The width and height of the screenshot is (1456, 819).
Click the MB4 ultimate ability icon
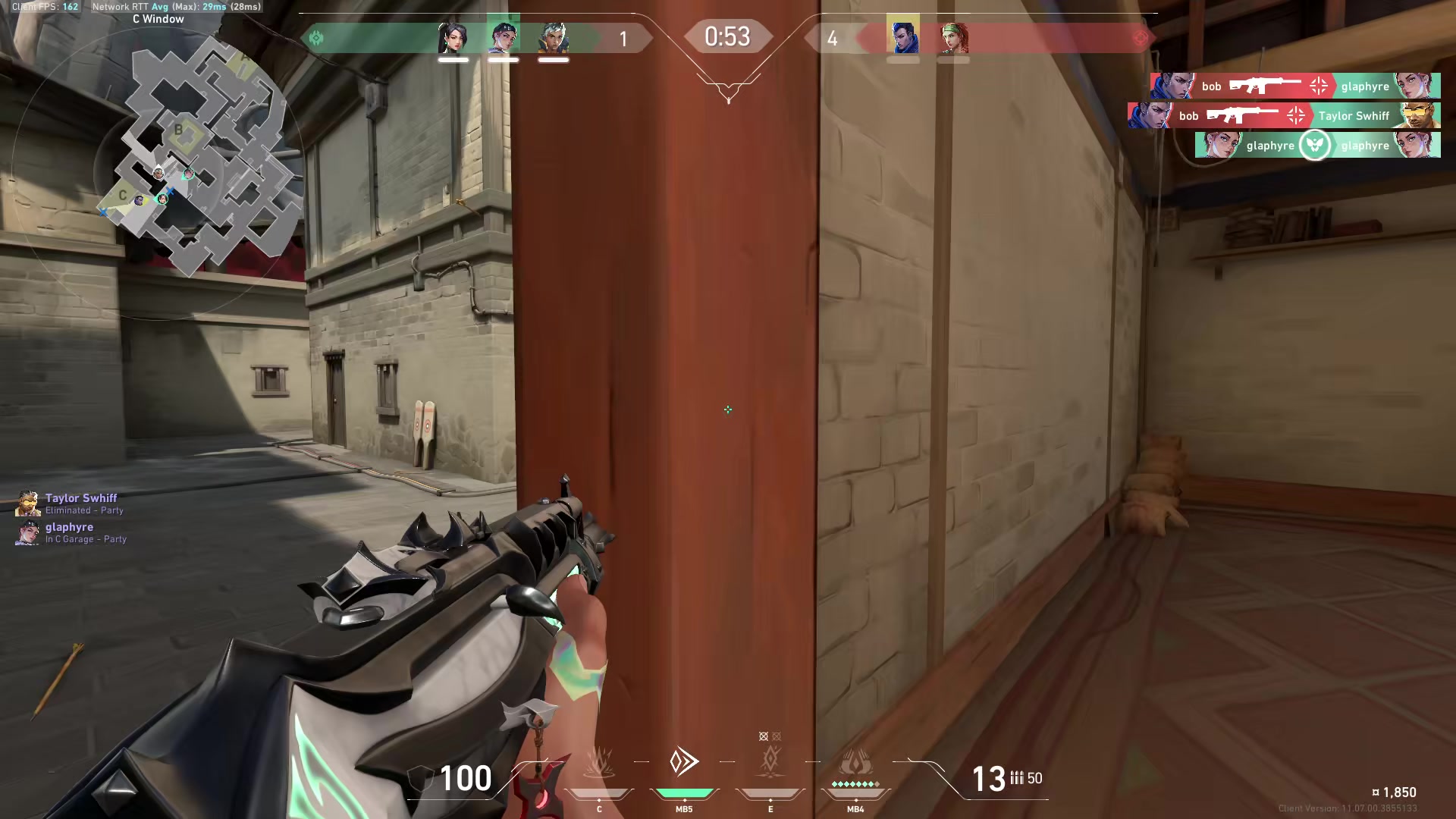[855, 762]
